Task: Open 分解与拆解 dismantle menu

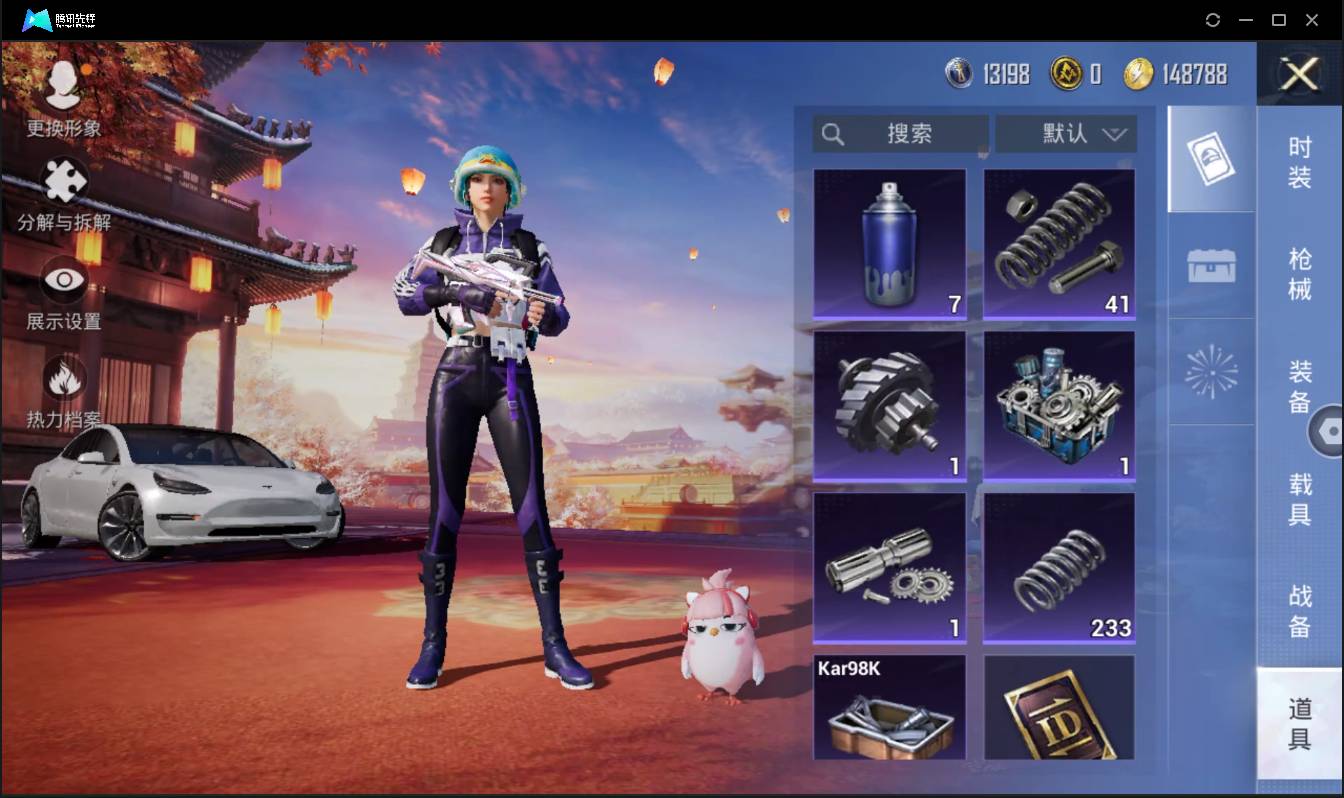Action: coord(64,194)
